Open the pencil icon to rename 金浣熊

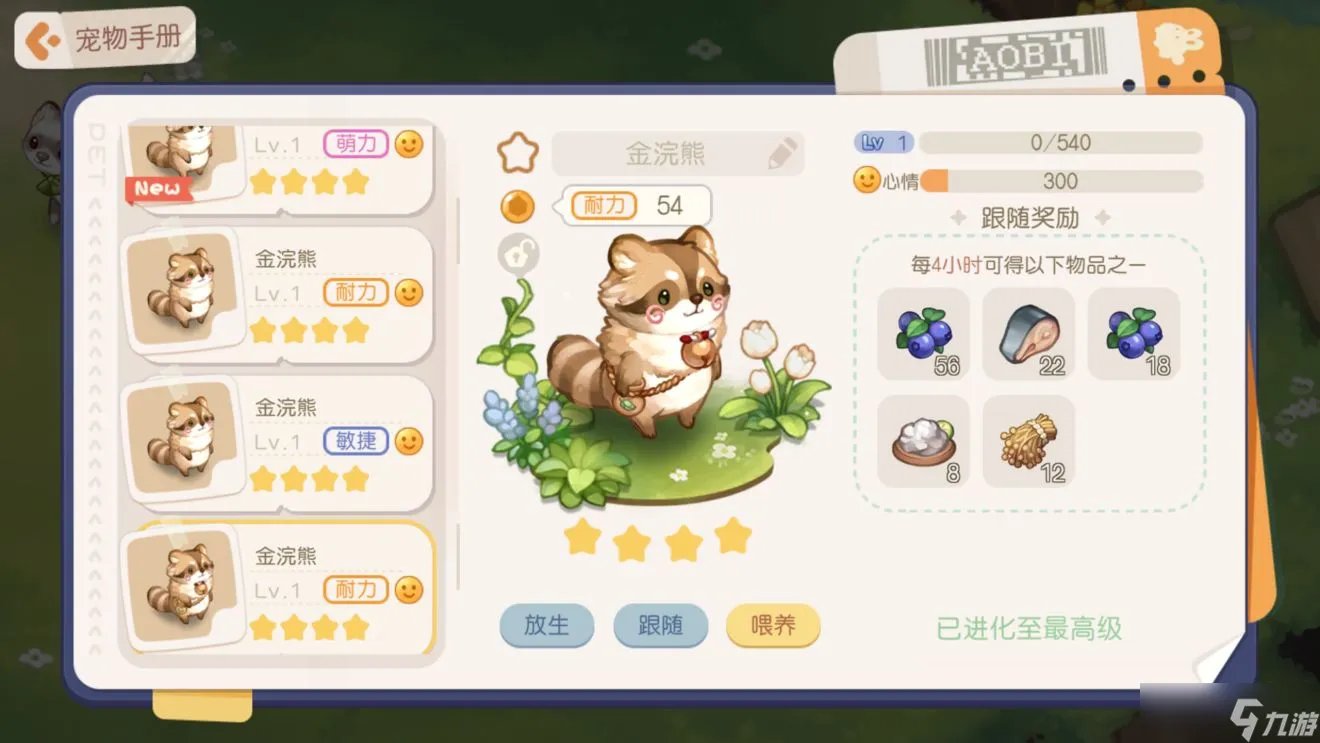[x=781, y=151]
